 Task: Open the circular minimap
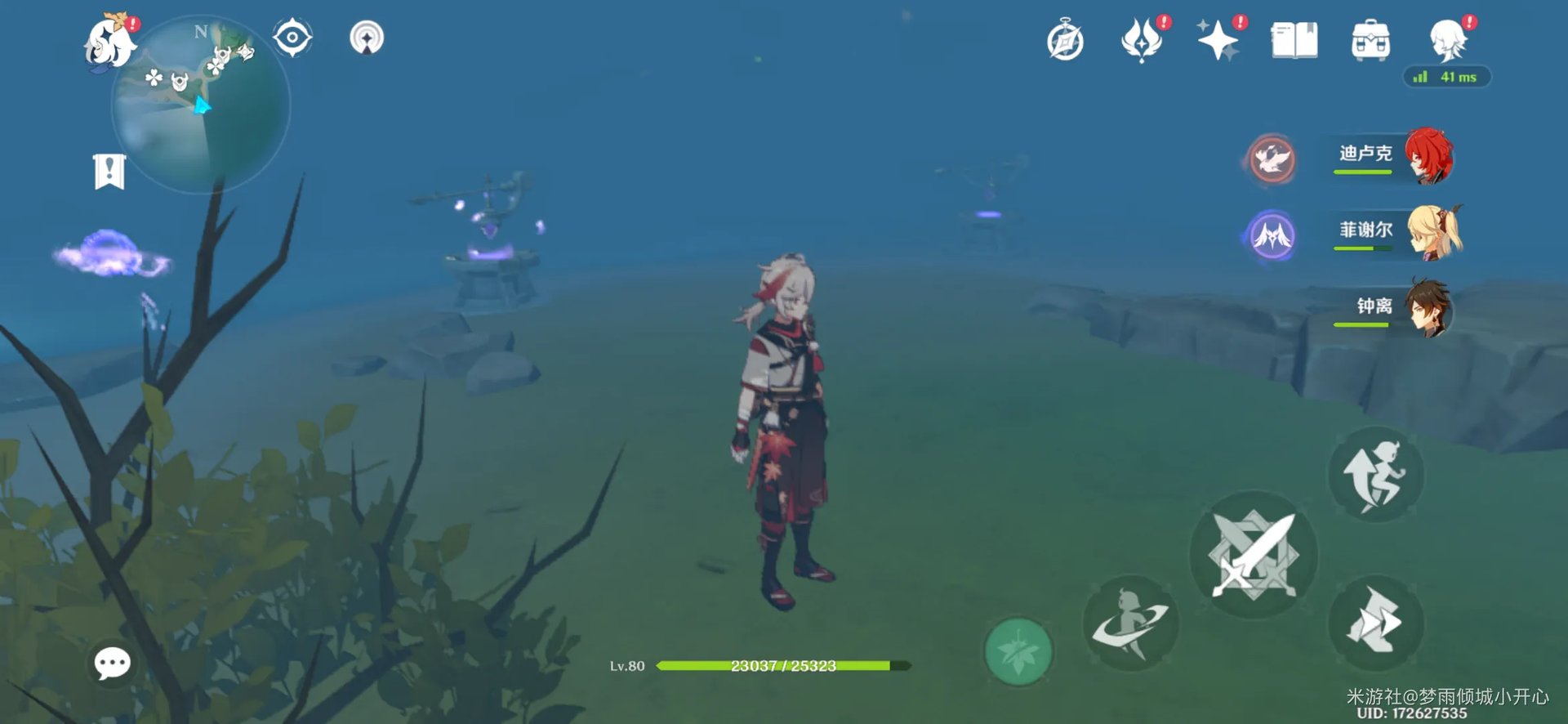tap(201, 105)
